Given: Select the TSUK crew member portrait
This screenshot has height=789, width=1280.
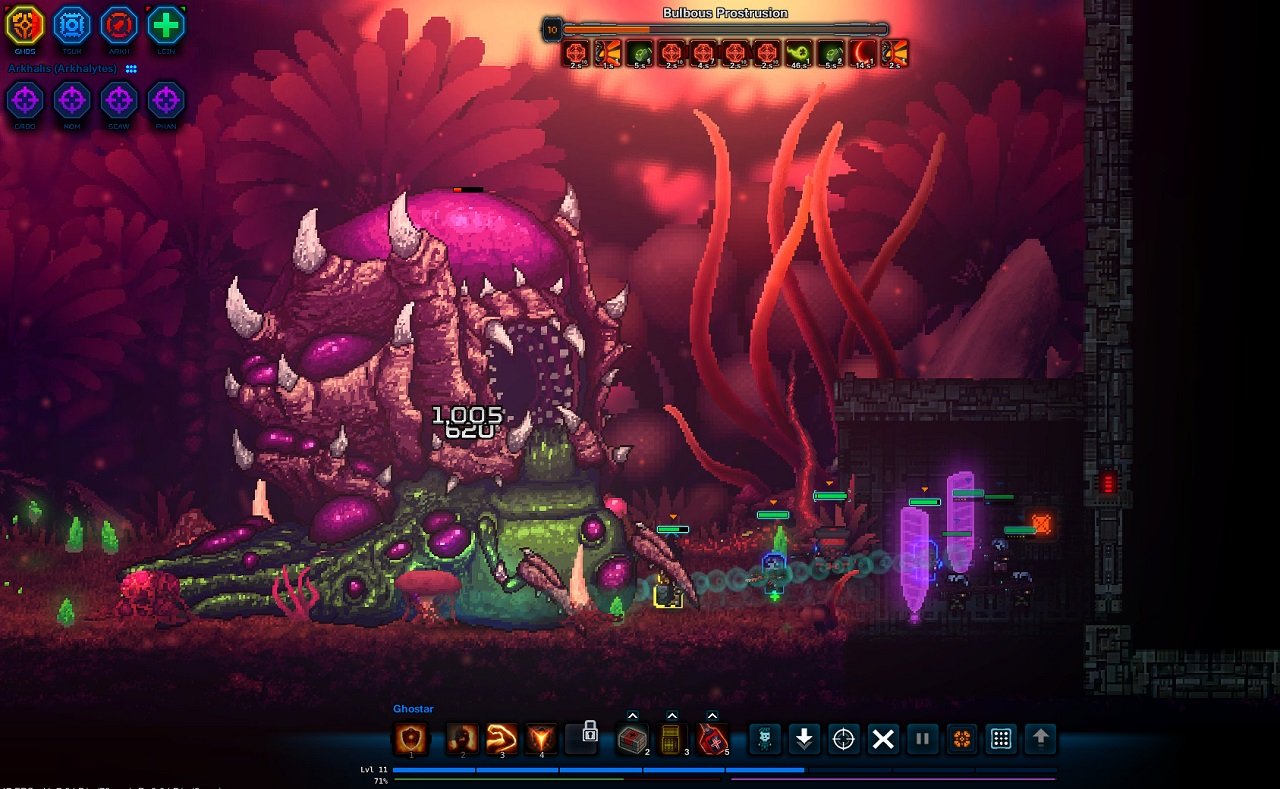Looking at the screenshot, I should coord(71,22).
